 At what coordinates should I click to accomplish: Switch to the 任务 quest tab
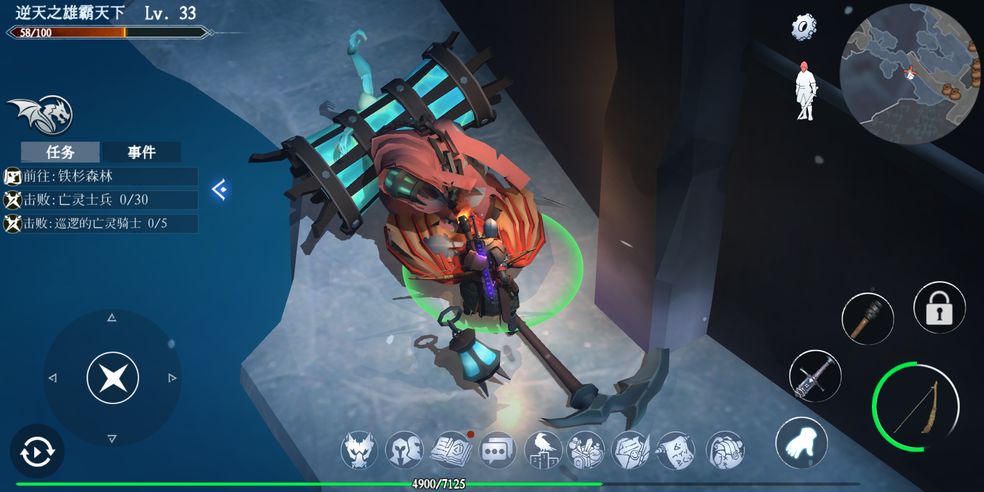pyautogui.click(x=61, y=152)
